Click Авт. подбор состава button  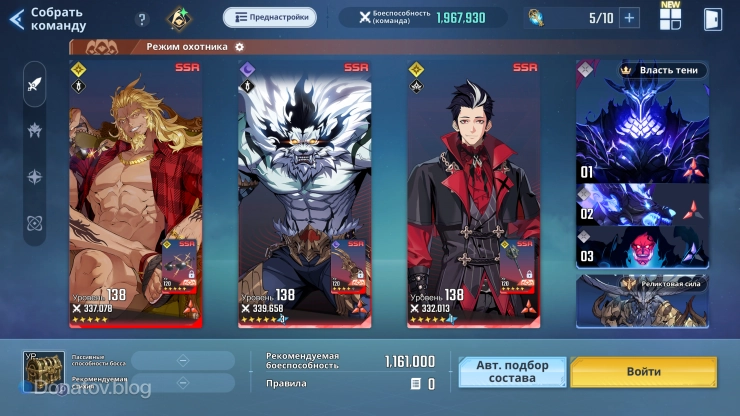pos(512,371)
